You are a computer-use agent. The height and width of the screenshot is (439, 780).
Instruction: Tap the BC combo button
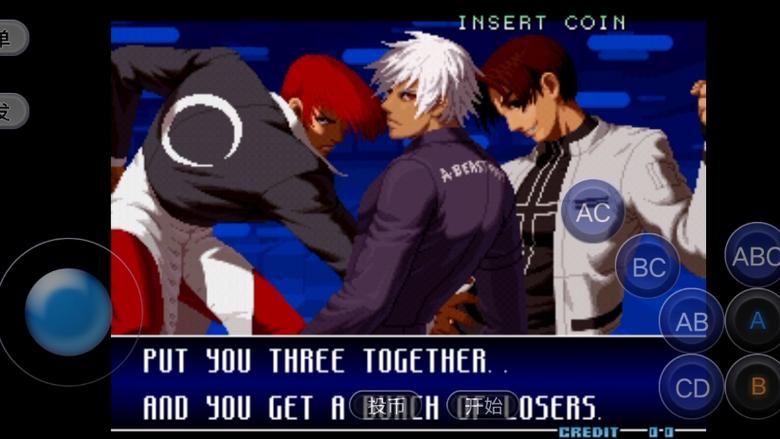point(648,266)
